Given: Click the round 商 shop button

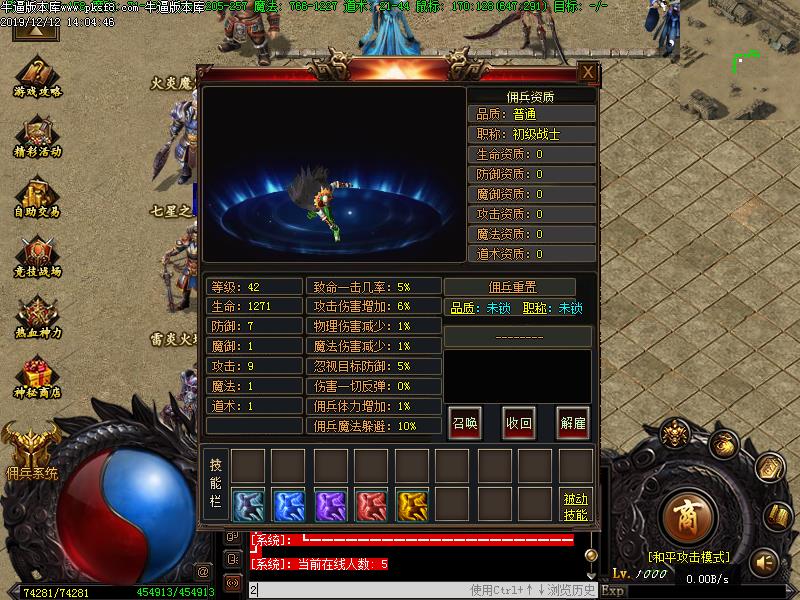Looking at the screenshot, I should 687,517.
